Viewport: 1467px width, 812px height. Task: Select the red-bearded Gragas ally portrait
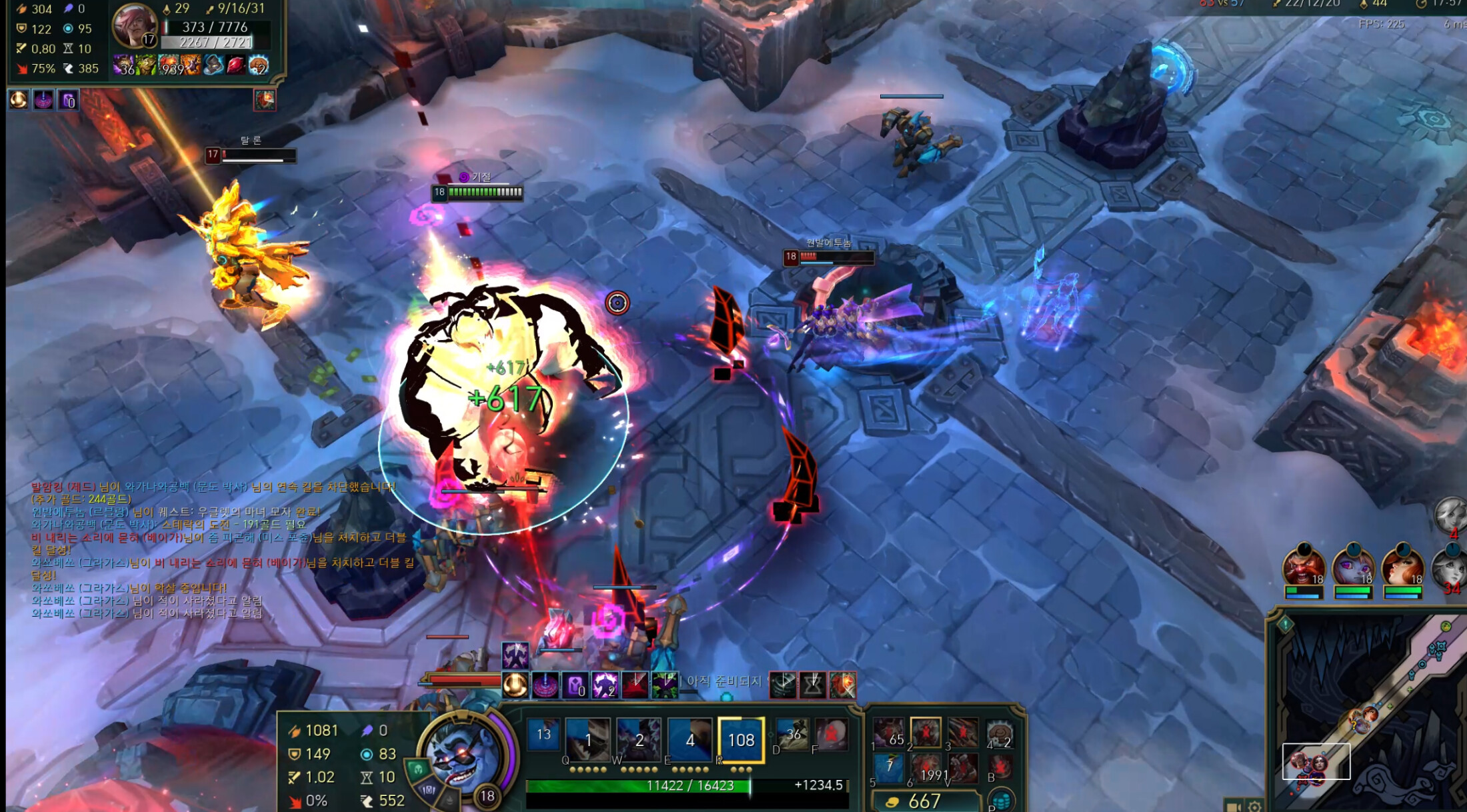(x=1303, y=566)
